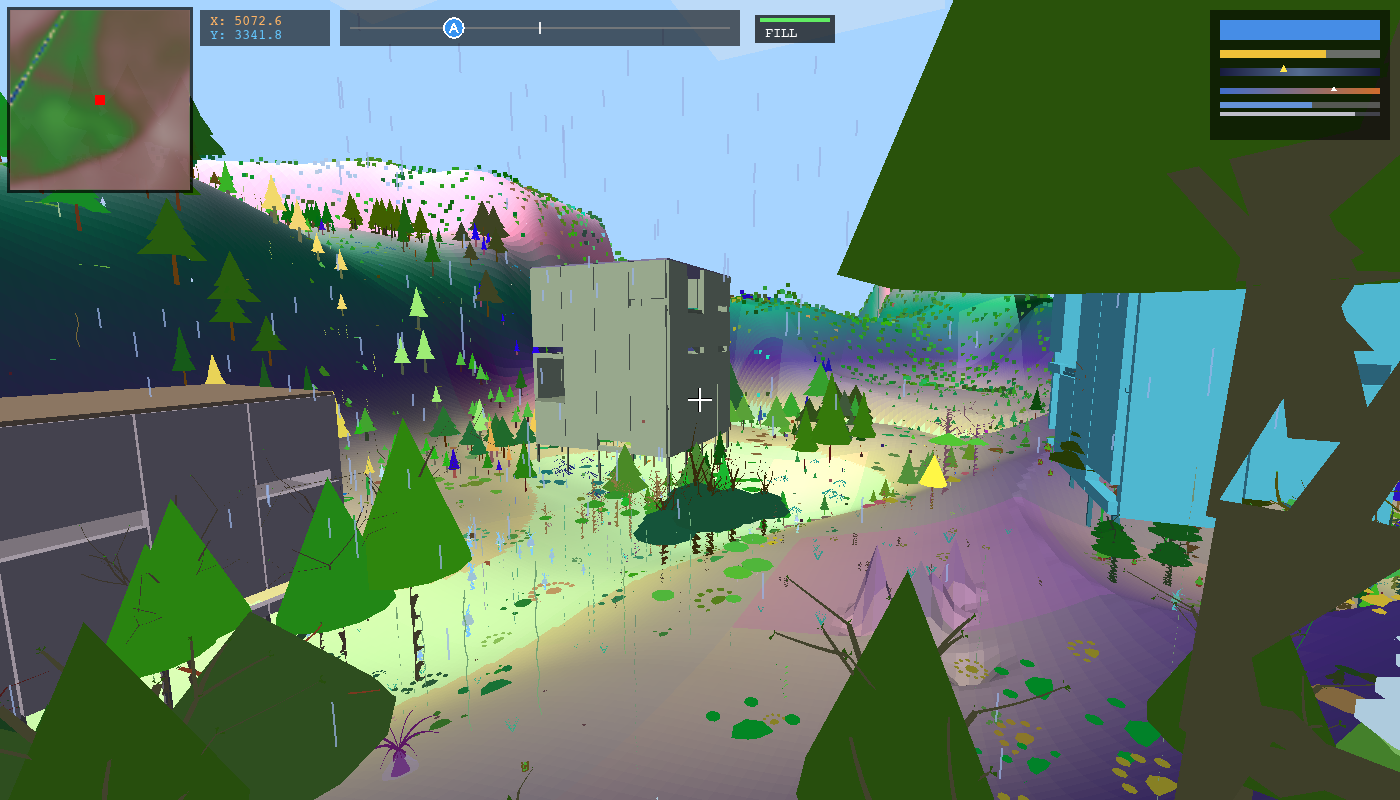Click the red player marker on the minimap
1400x800 pixels.
pos(99,100)
